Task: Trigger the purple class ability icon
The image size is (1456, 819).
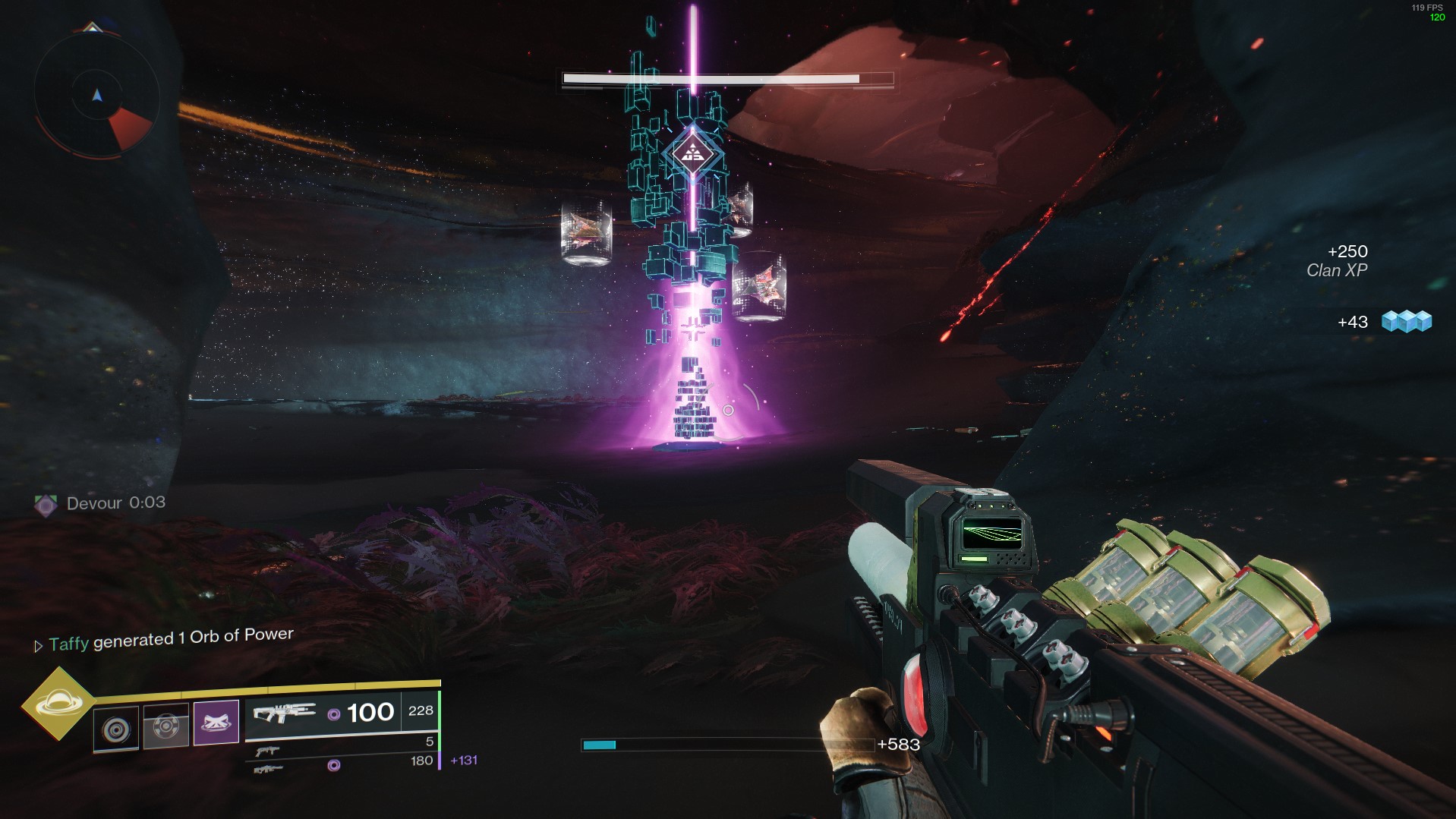Action: 216,723
